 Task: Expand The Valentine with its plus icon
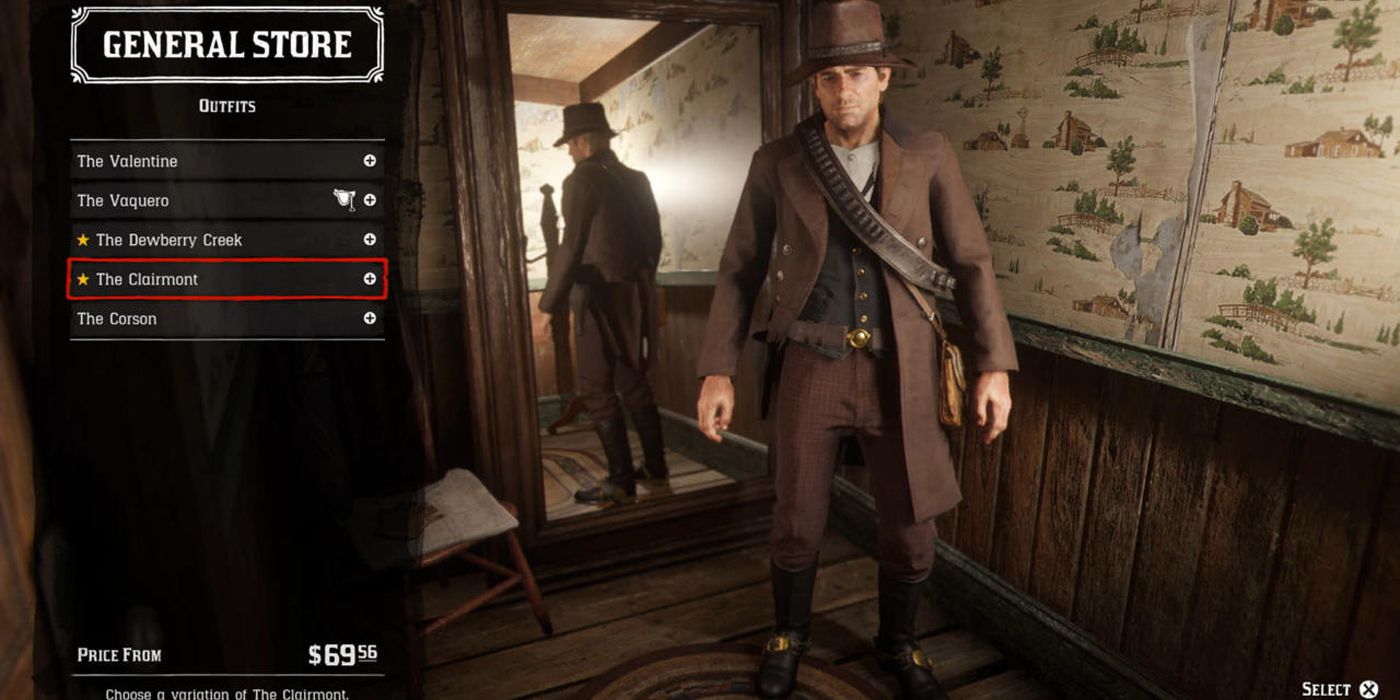pos(370,161)
